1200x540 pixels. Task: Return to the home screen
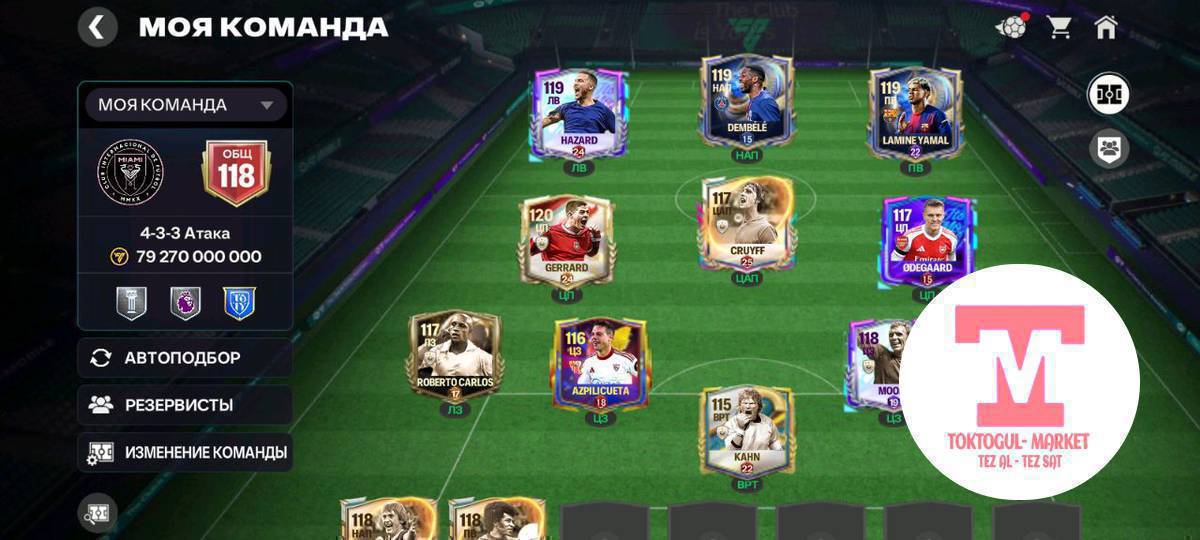1105,27
